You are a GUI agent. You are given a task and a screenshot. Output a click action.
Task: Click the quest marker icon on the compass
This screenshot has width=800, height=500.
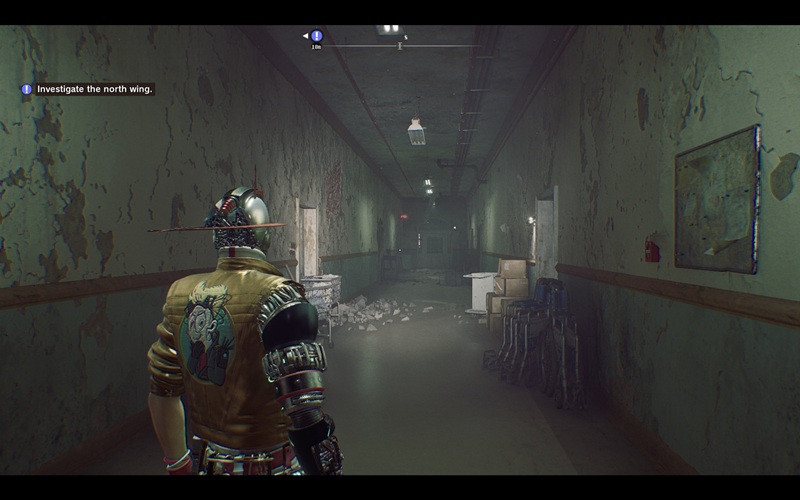tap(317, 36)
